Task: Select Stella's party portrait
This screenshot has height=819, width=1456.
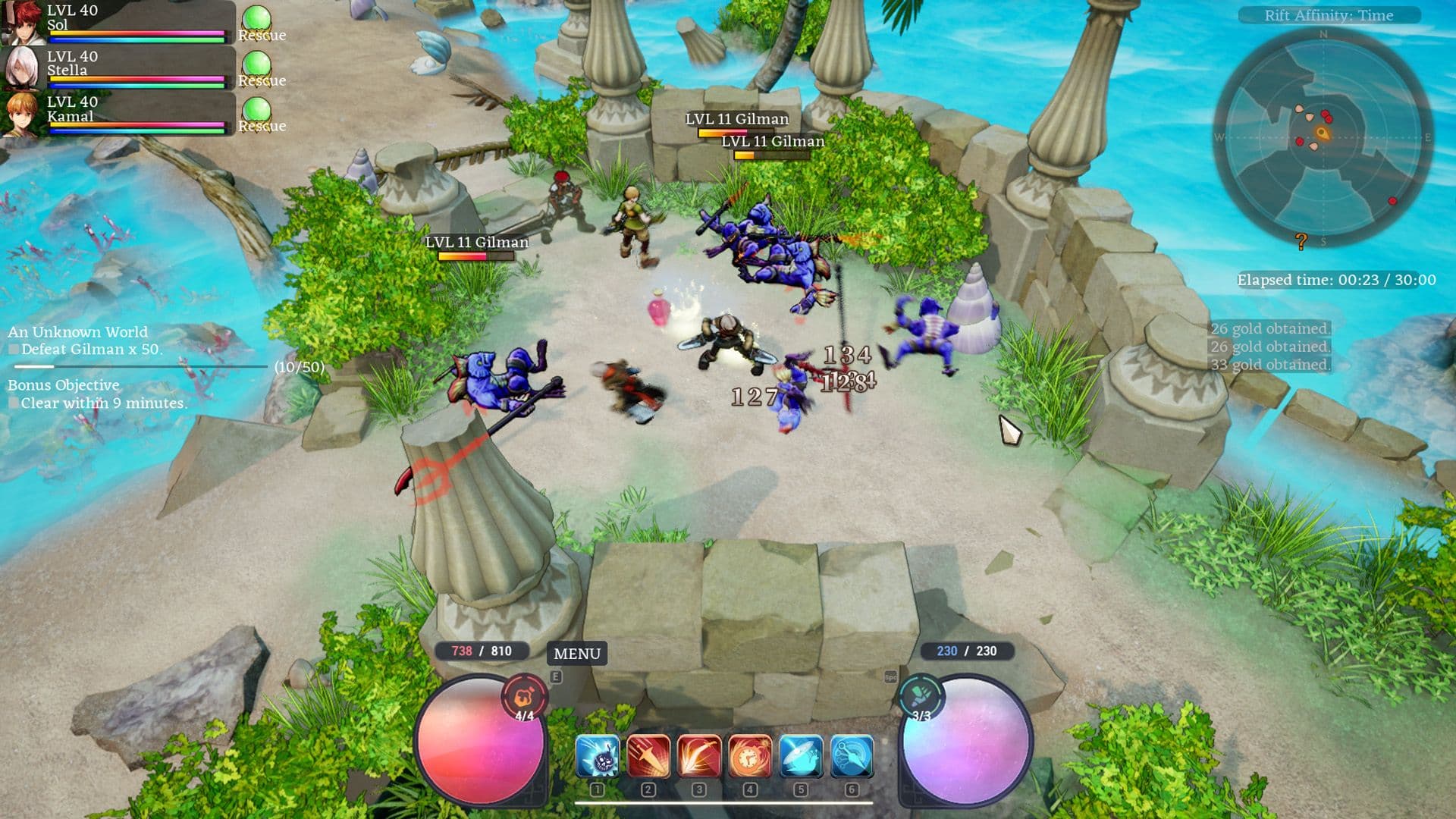Action: pyautogui.click(x=21, y=68)
